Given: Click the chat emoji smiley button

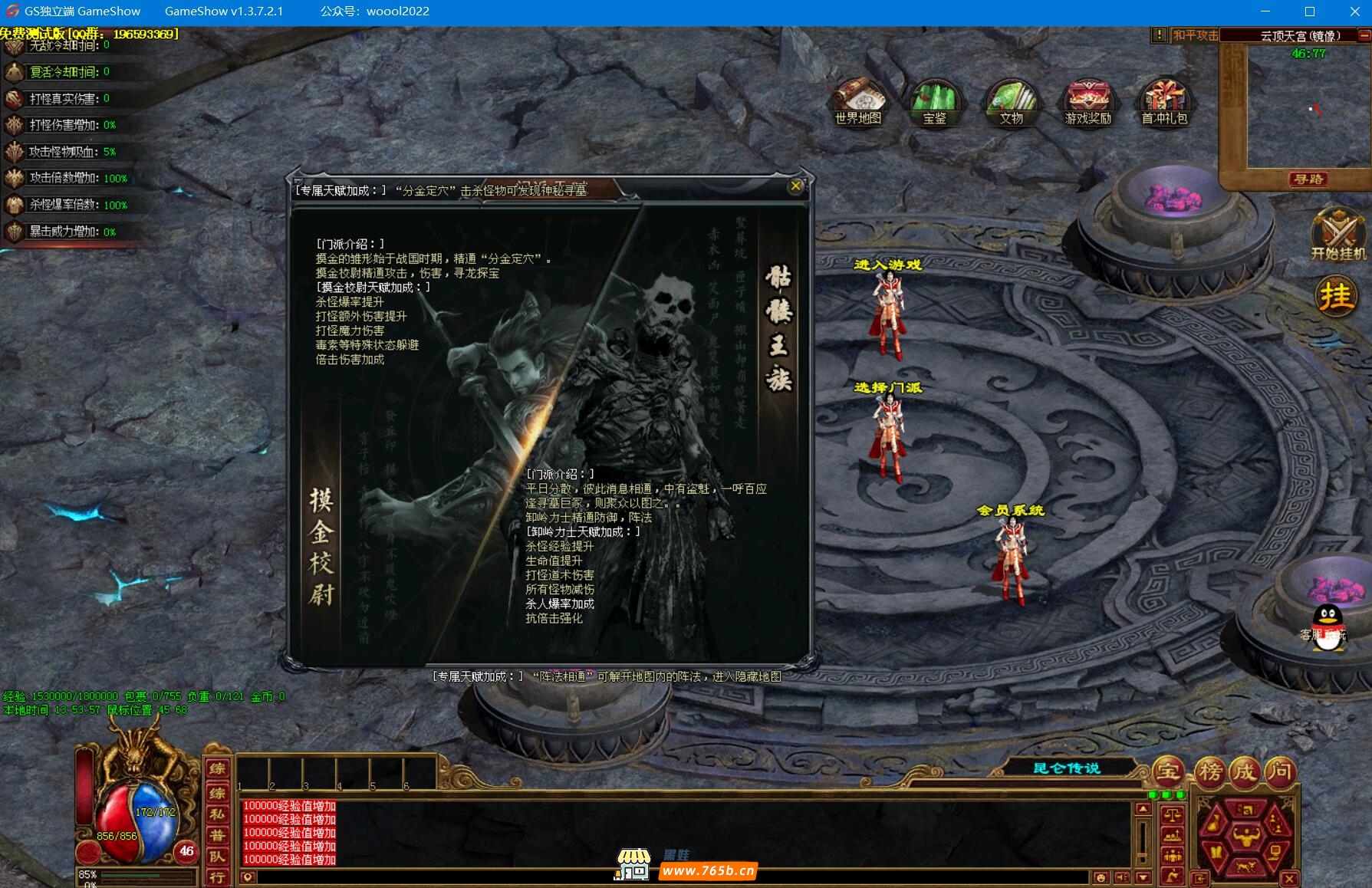Looking at the screenshot, I should 1101,877.
